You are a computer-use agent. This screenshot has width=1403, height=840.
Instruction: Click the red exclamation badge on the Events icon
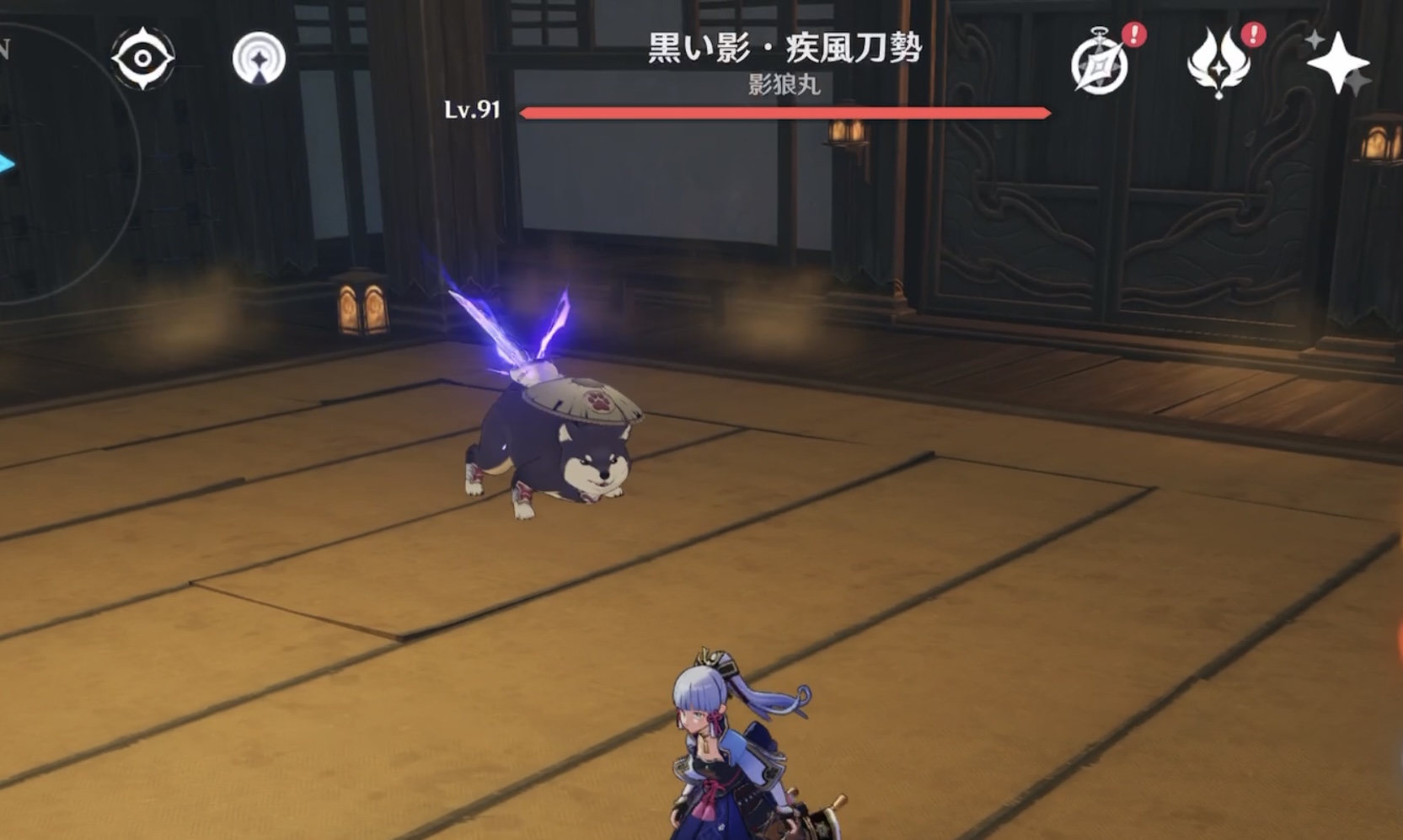tap(1133, 36)
